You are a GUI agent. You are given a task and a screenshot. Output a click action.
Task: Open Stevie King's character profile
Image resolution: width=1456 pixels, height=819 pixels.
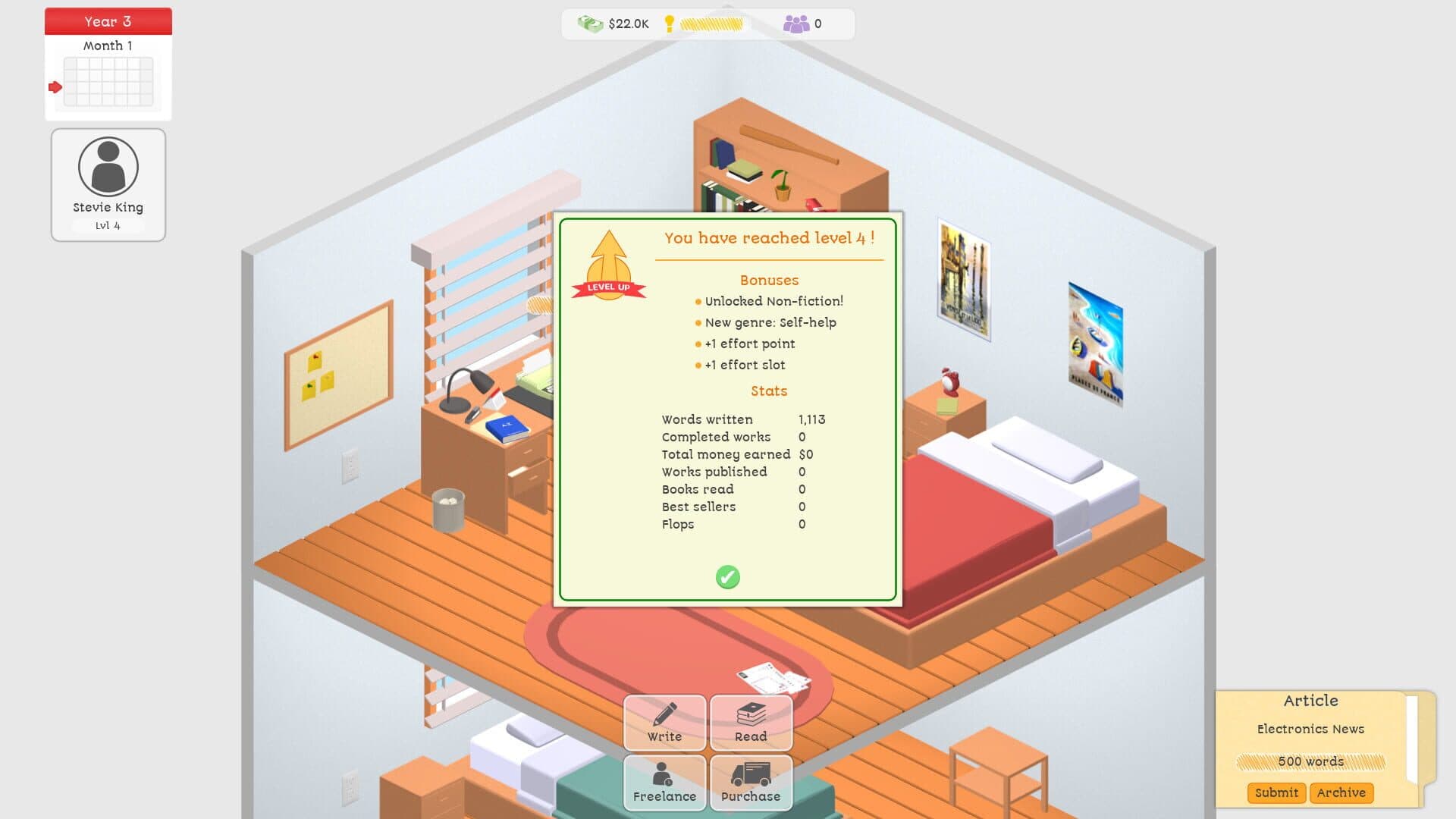[x=108, y=184]
